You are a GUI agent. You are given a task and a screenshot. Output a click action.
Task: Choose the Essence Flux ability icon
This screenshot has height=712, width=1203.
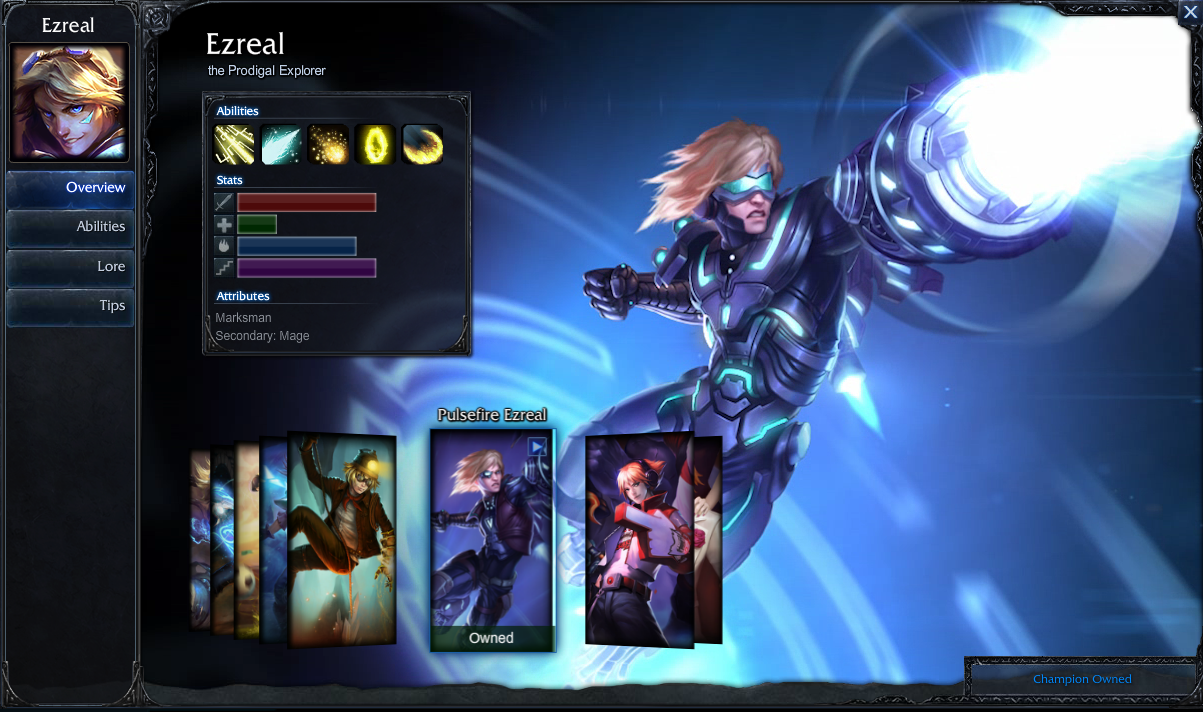click(328, 145)
